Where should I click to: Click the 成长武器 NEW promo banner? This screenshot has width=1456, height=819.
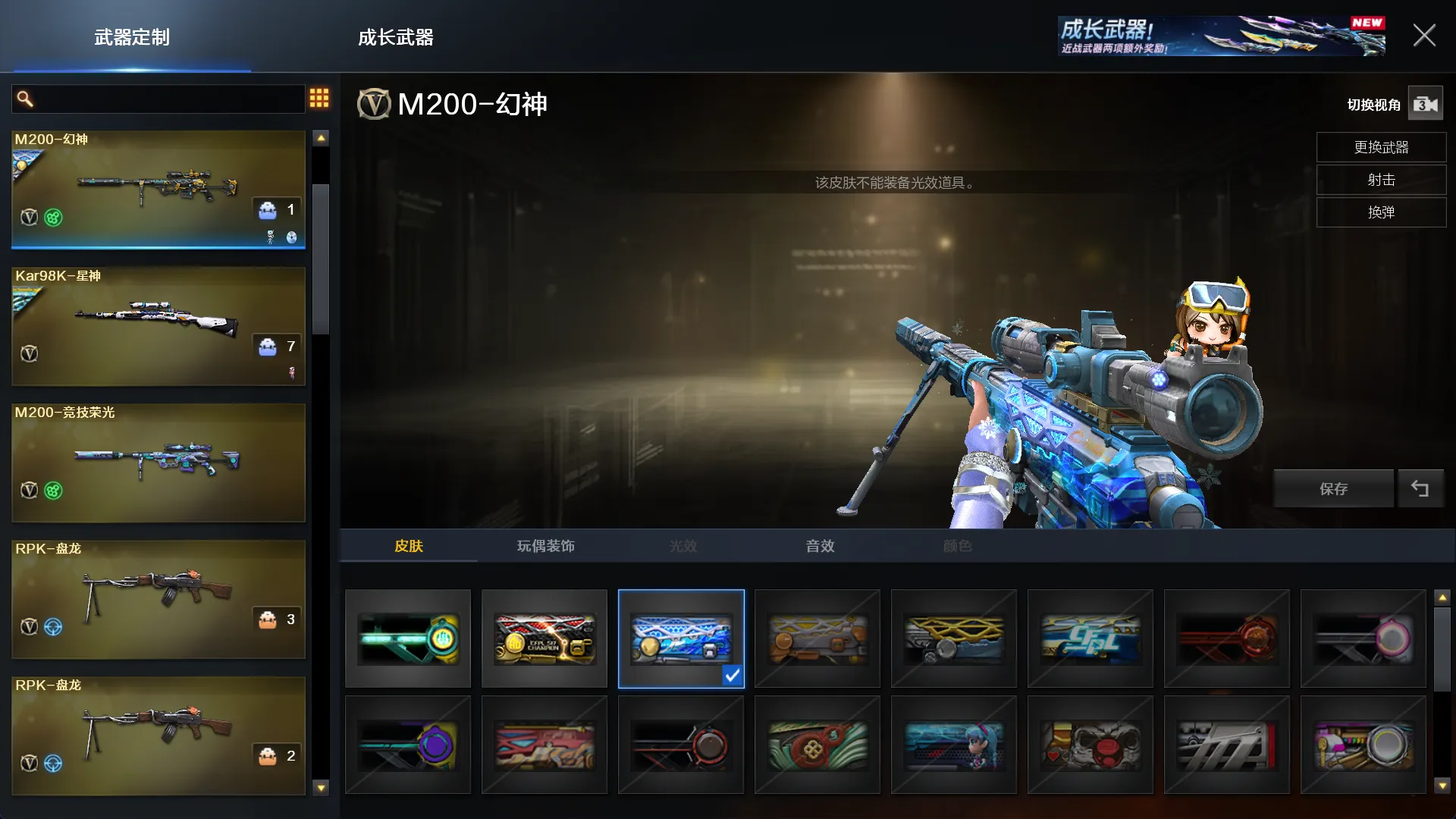coord(1221,36)
